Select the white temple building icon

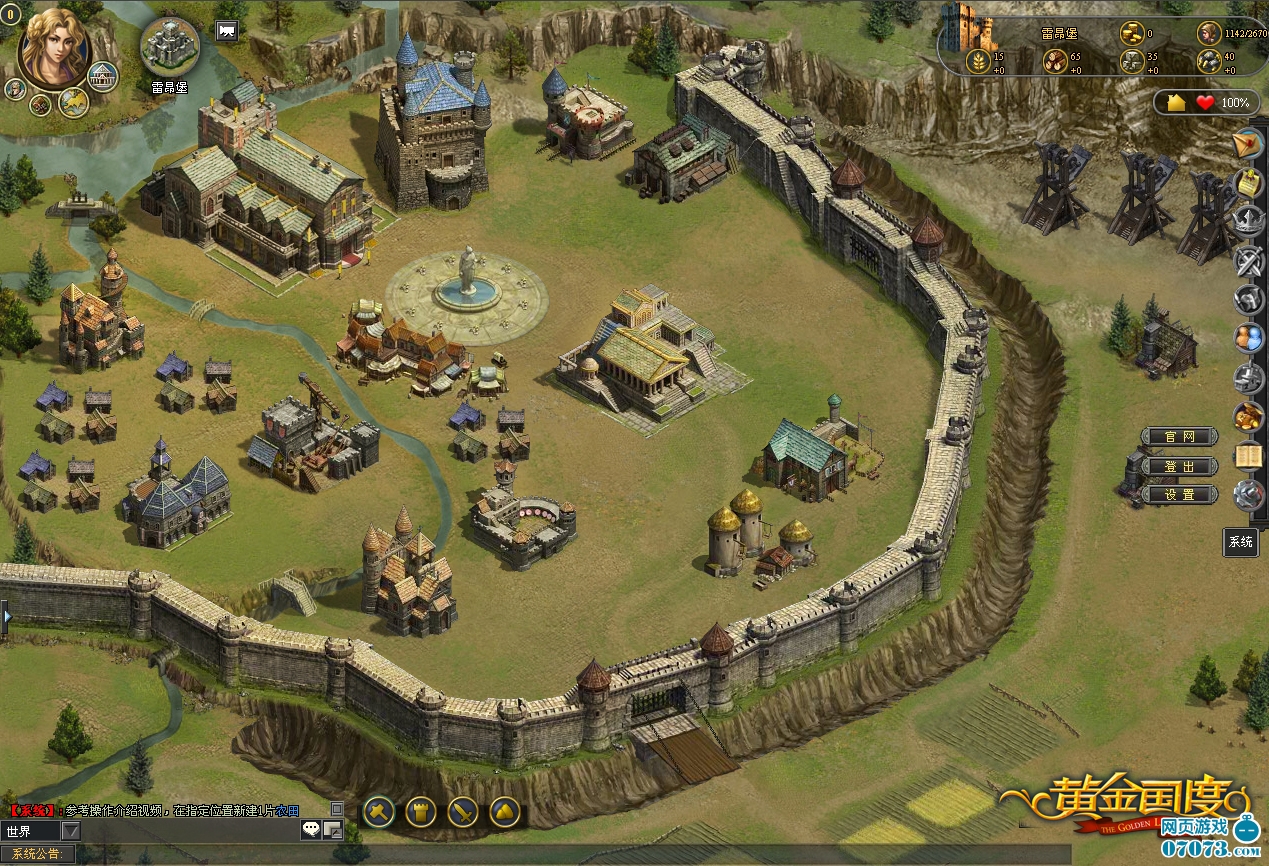[x=102, y=75]
